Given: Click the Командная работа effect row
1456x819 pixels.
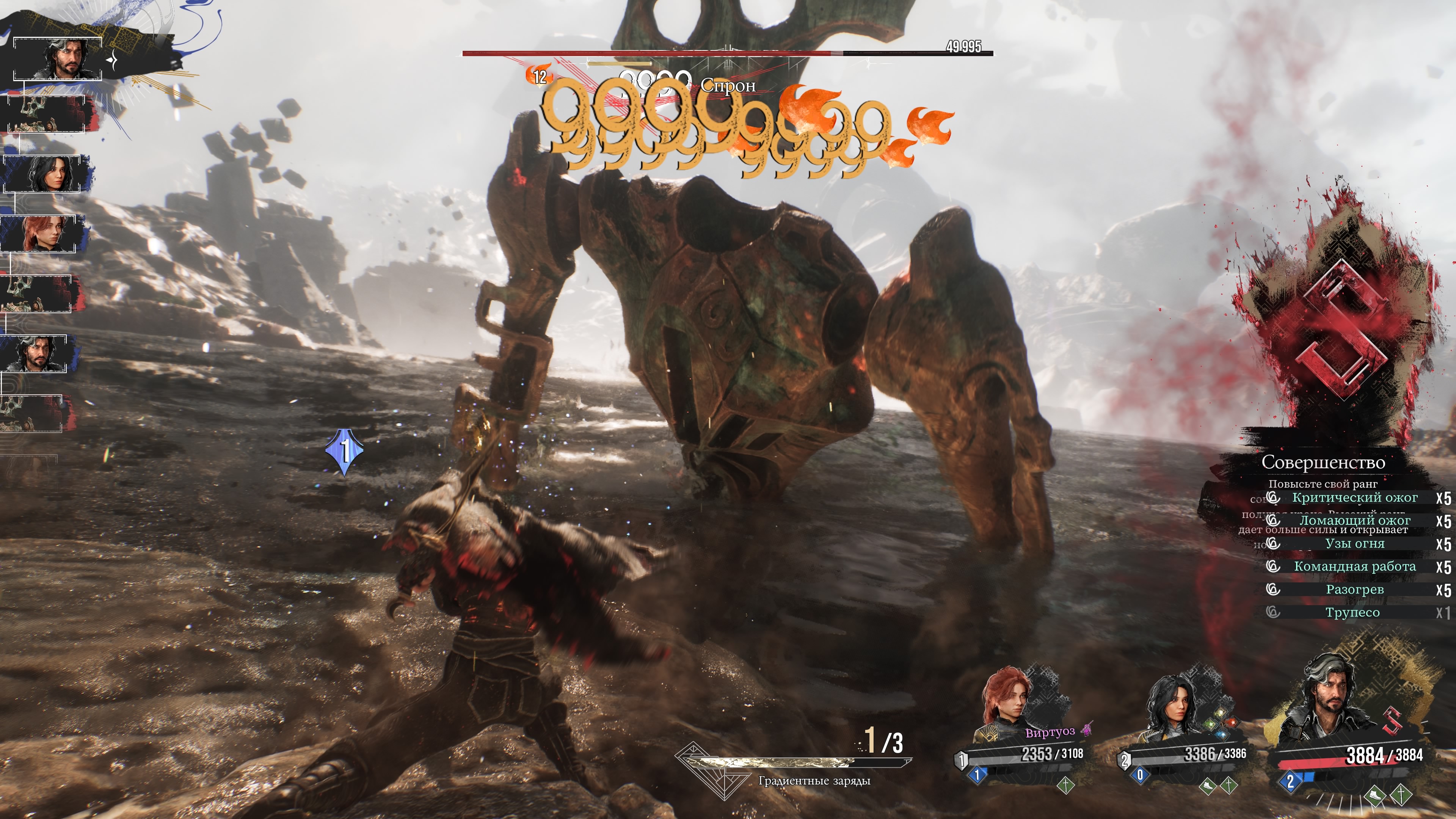Looking at the screenshot, I should tap(1354, 566).
